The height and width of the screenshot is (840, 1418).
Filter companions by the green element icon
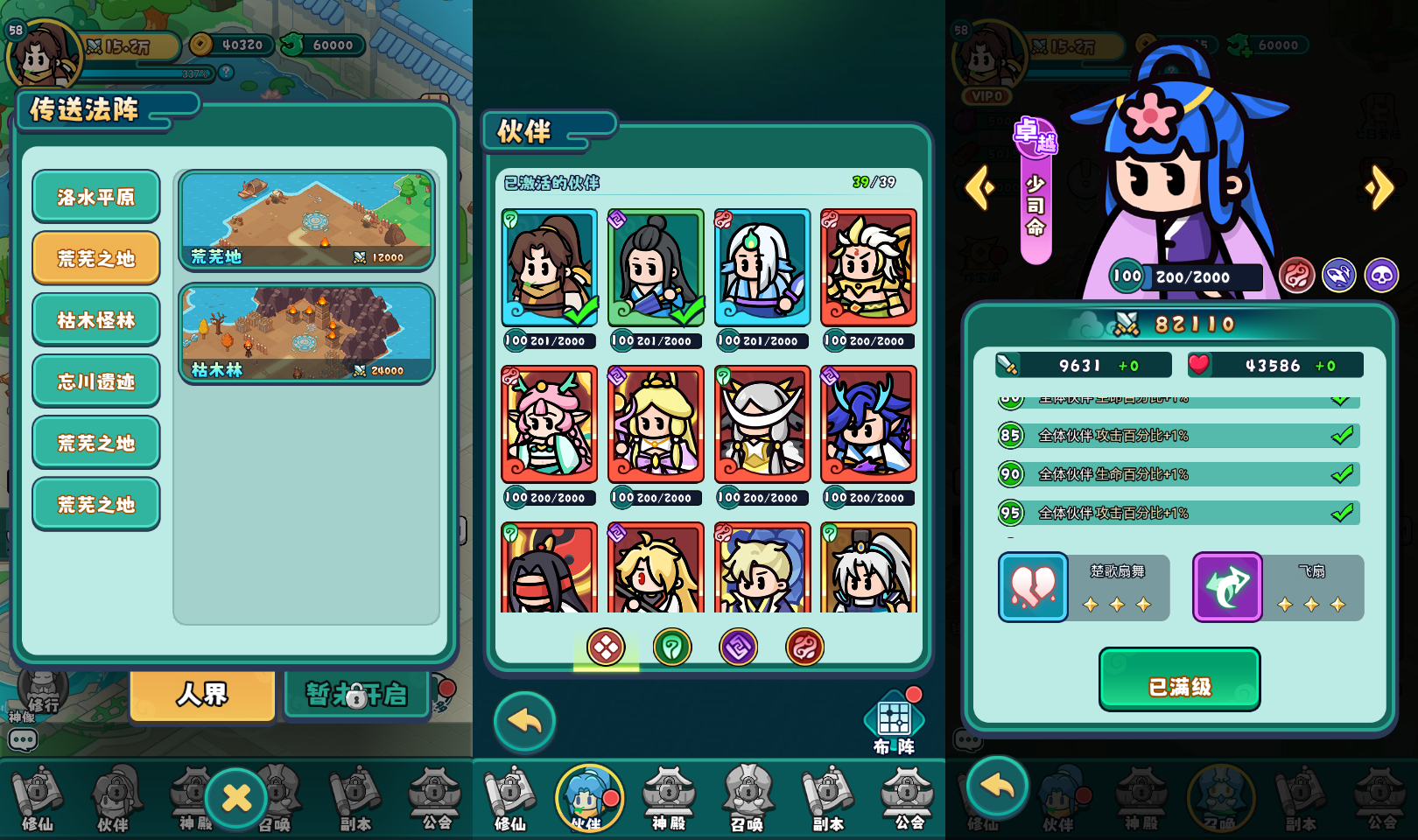click(x=672, y=647)
